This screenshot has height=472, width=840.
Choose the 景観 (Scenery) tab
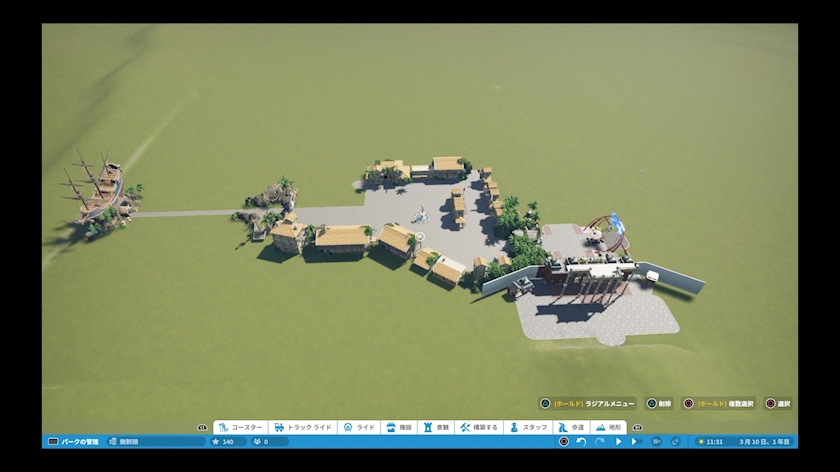(x=435, y=427)
